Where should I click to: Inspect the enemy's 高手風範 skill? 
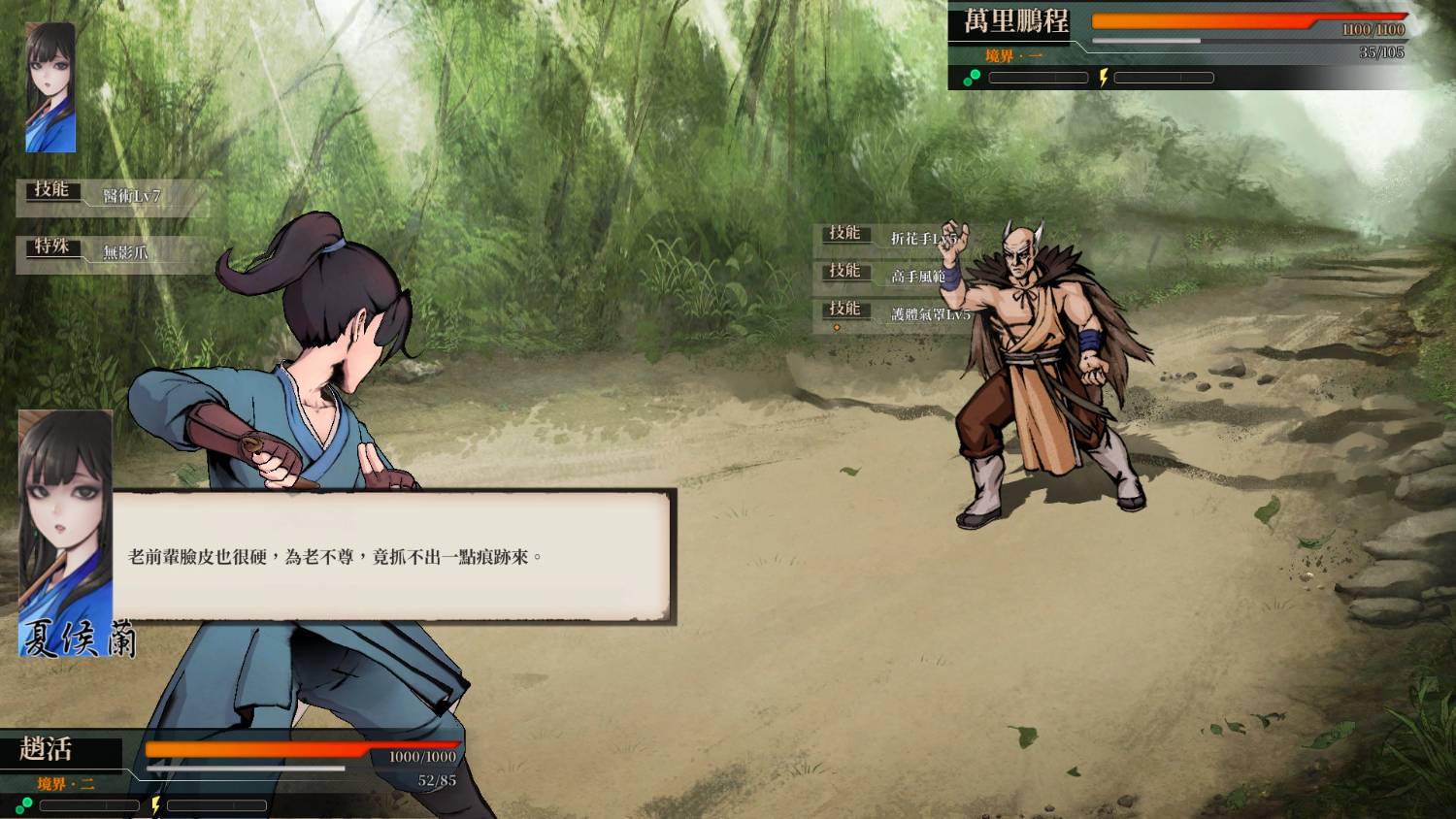[893, 276]
